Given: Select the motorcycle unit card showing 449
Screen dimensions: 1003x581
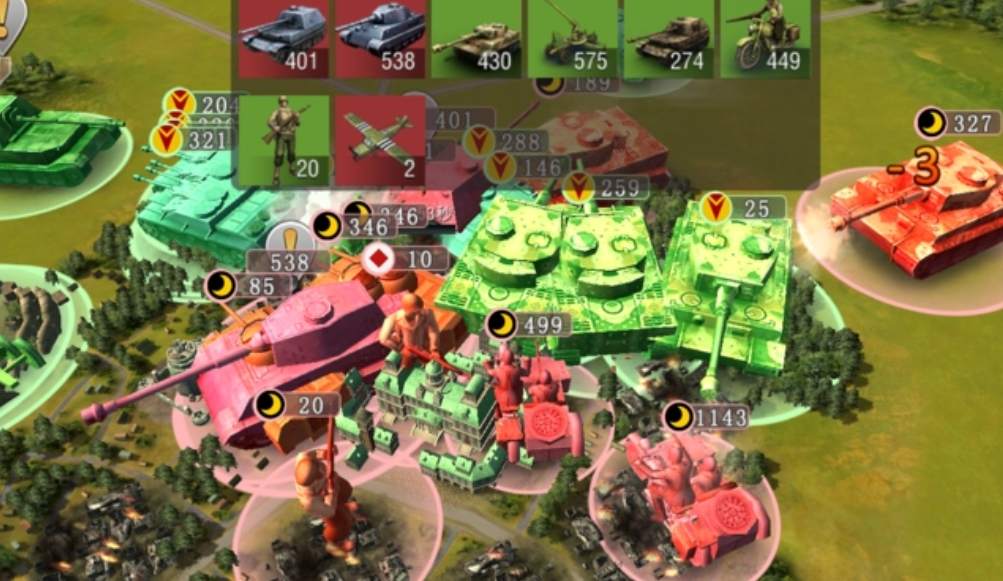Looking at the screenshot, I should [x=764, y=39].
